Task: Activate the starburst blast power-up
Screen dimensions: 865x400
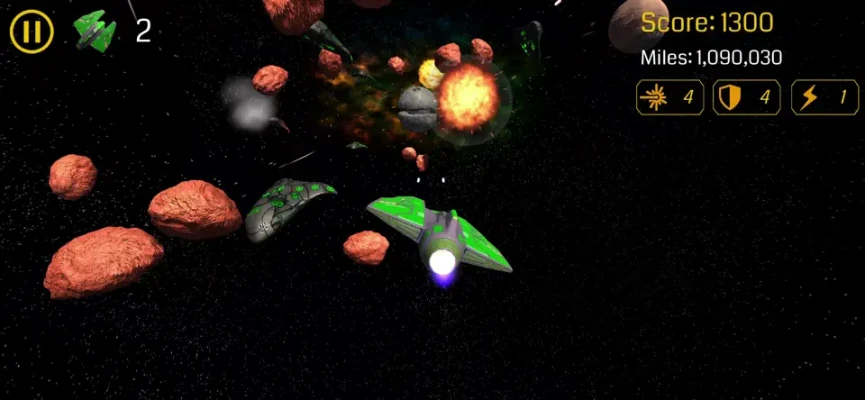Action: tap(669, 97)
